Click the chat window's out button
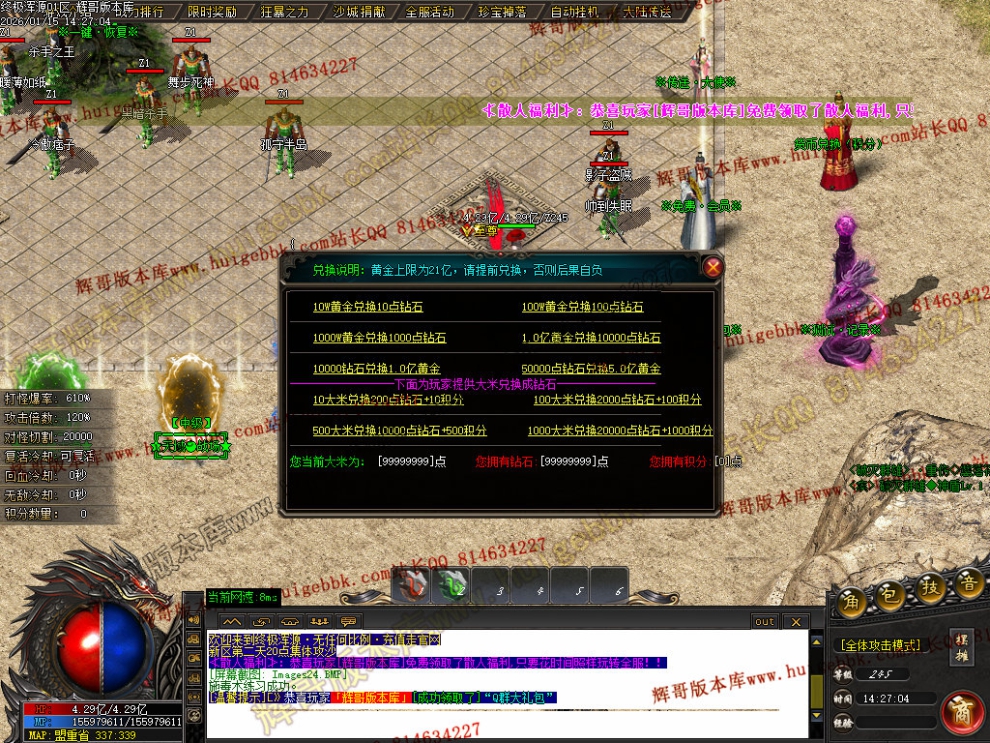The height and width of the screenshot is (743, 990). click(x=764, y=621)
